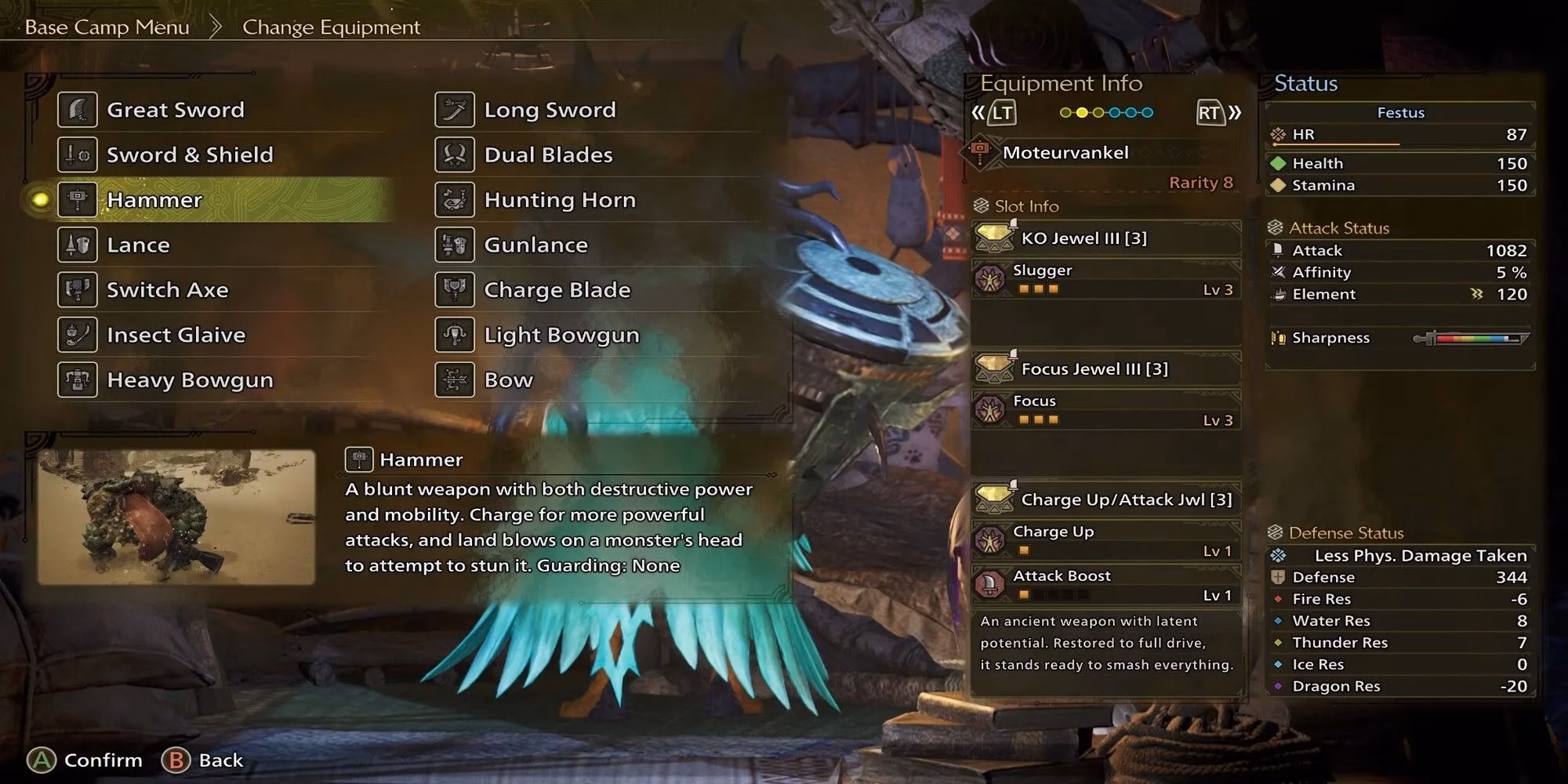Expand the Slot Info section

tap(1020, 206)
